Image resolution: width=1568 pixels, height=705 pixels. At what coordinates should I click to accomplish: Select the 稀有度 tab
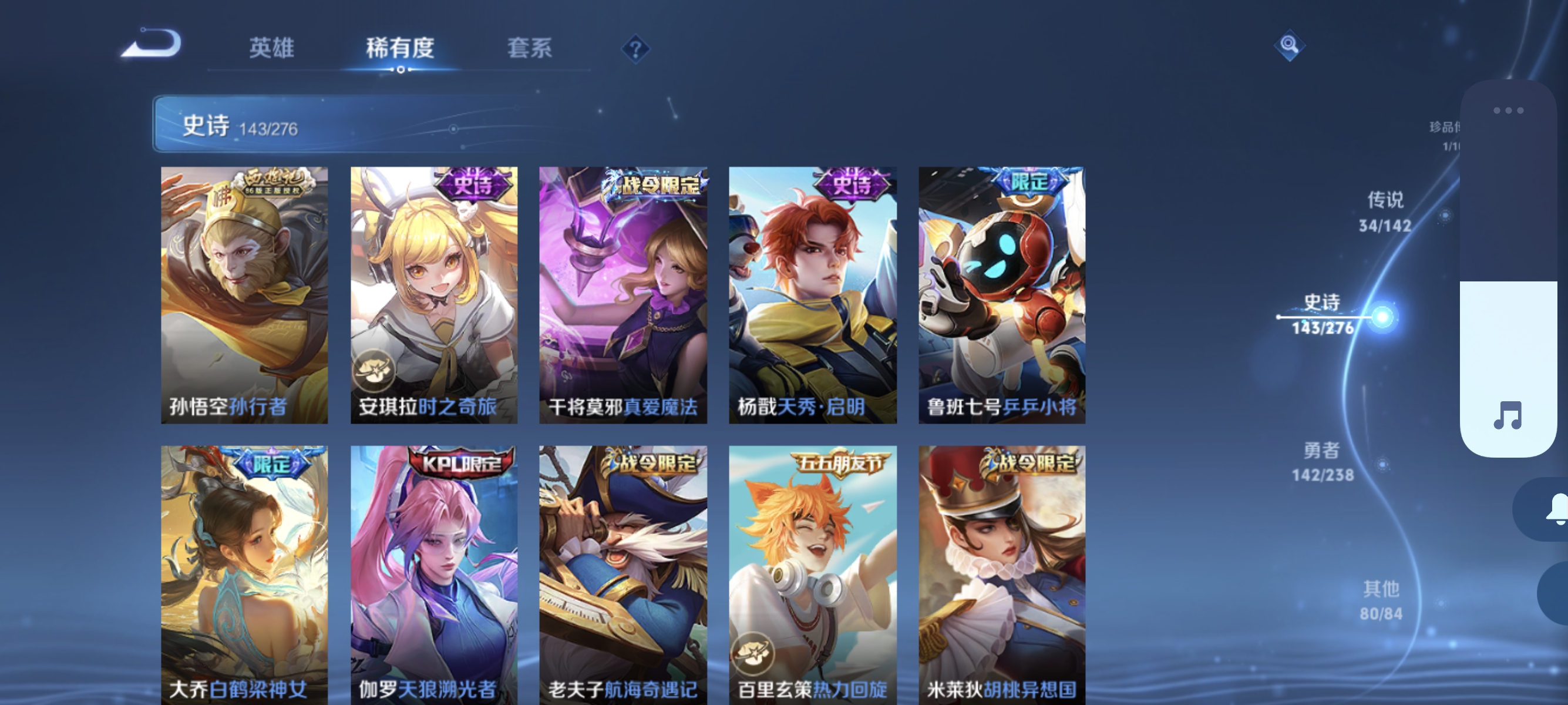coord(401,49)
